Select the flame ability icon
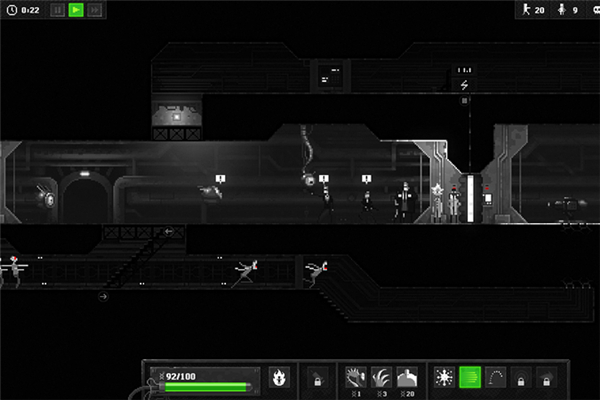This screenshot has width=600, height=400. point(279,377)
